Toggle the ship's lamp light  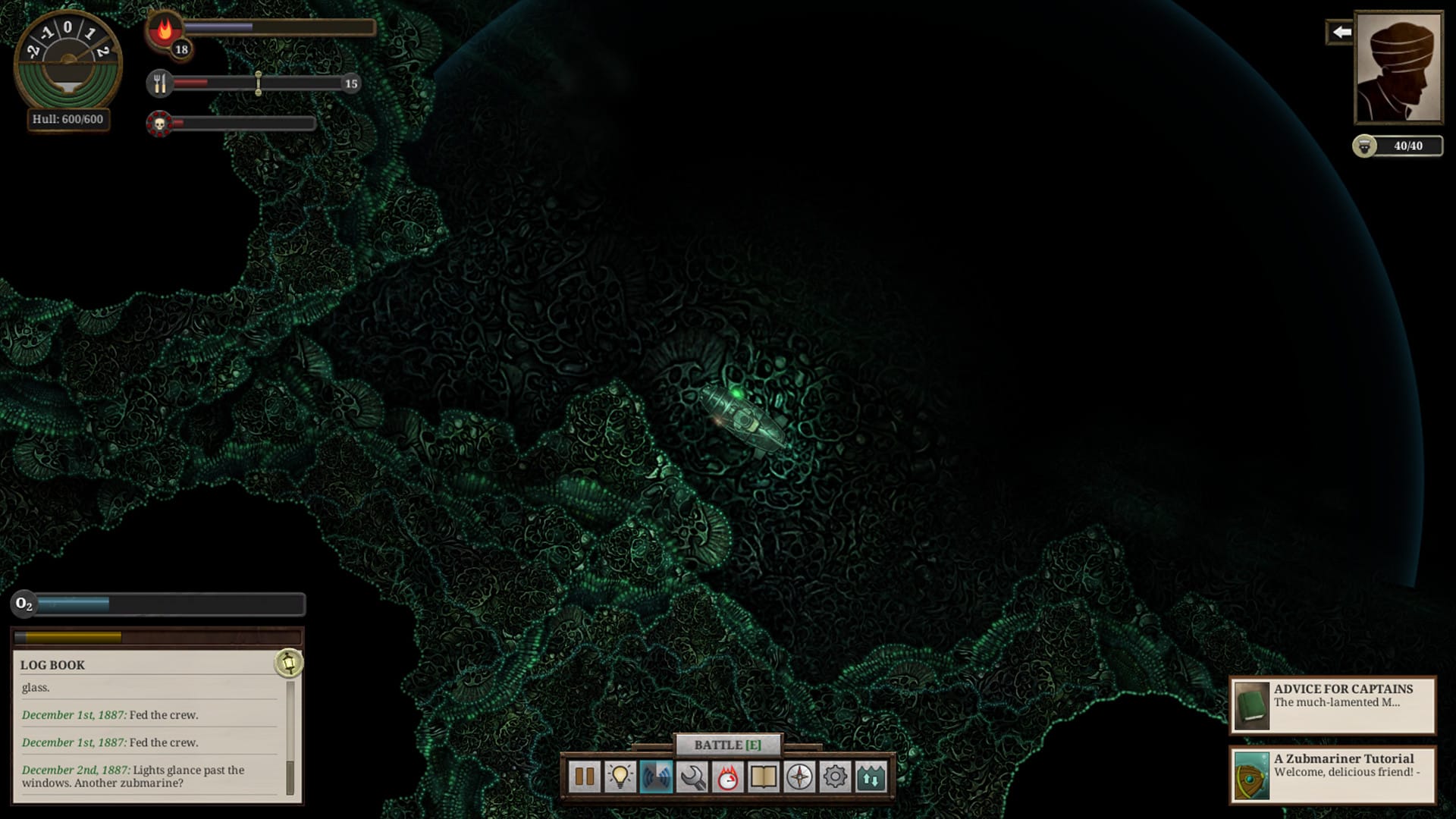coord(622,777)
